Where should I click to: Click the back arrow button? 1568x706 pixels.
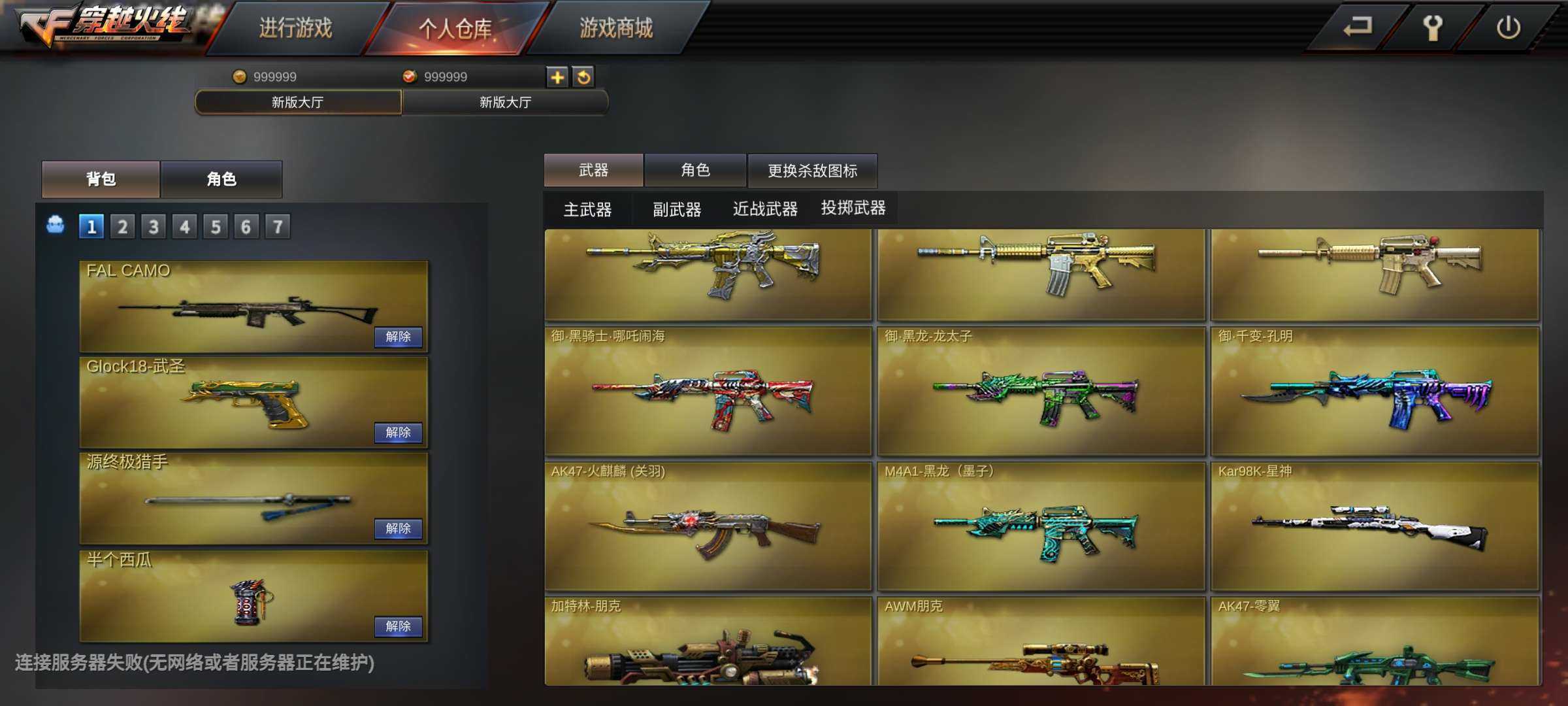1356,27
